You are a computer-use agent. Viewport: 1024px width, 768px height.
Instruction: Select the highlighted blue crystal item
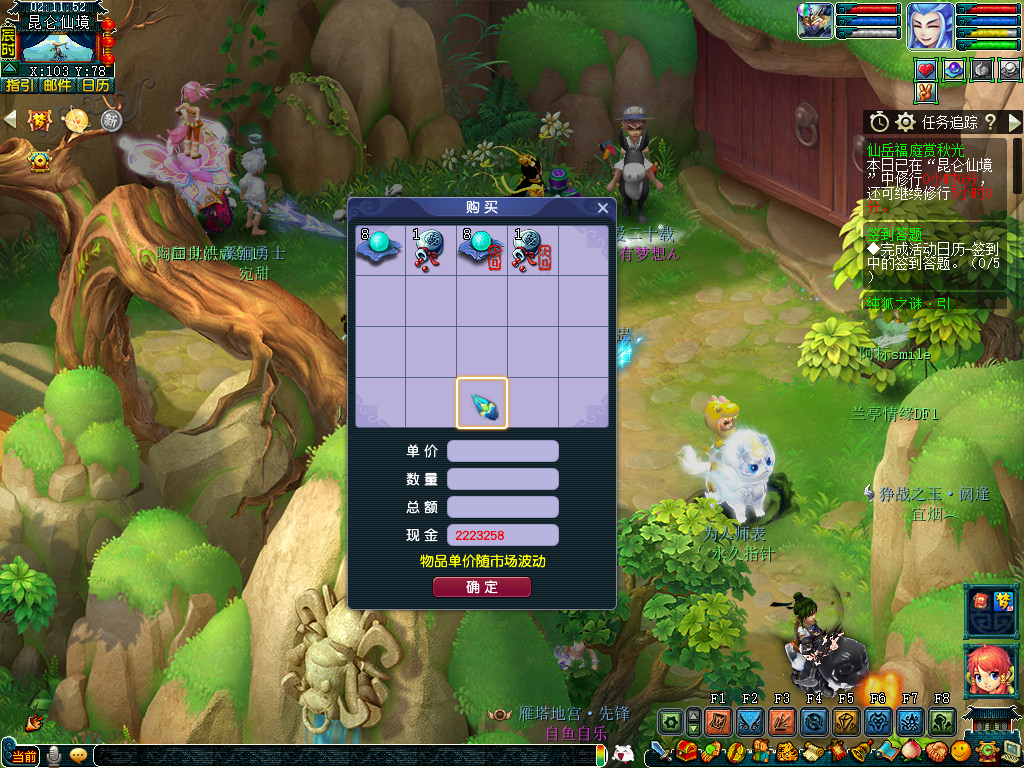(x=482, y=403)
